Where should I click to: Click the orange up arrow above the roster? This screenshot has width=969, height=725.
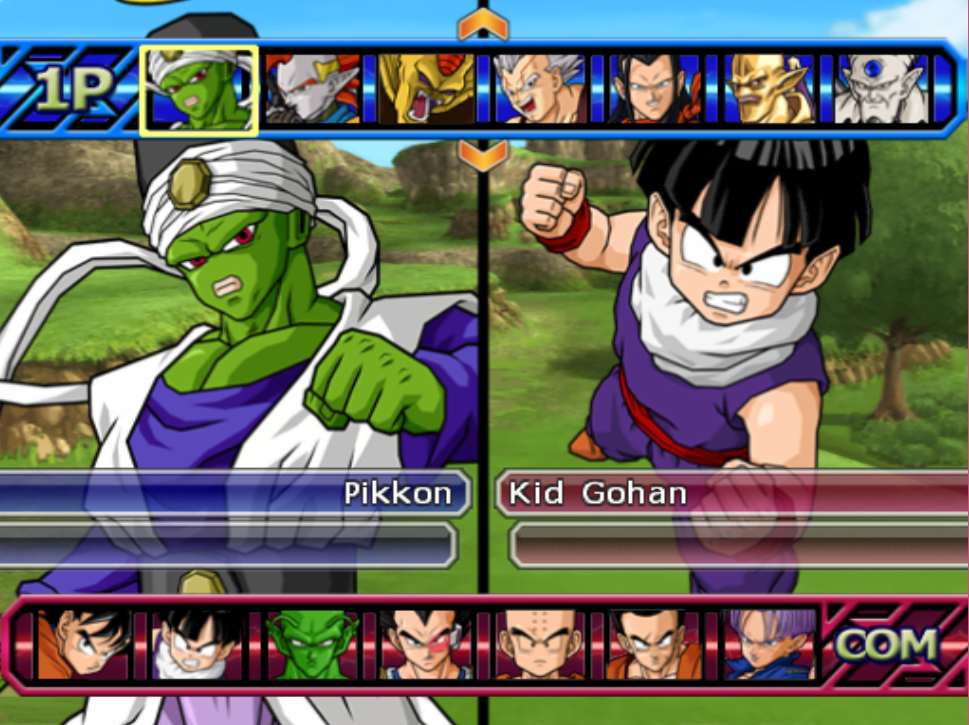click(x=484, y=26)
